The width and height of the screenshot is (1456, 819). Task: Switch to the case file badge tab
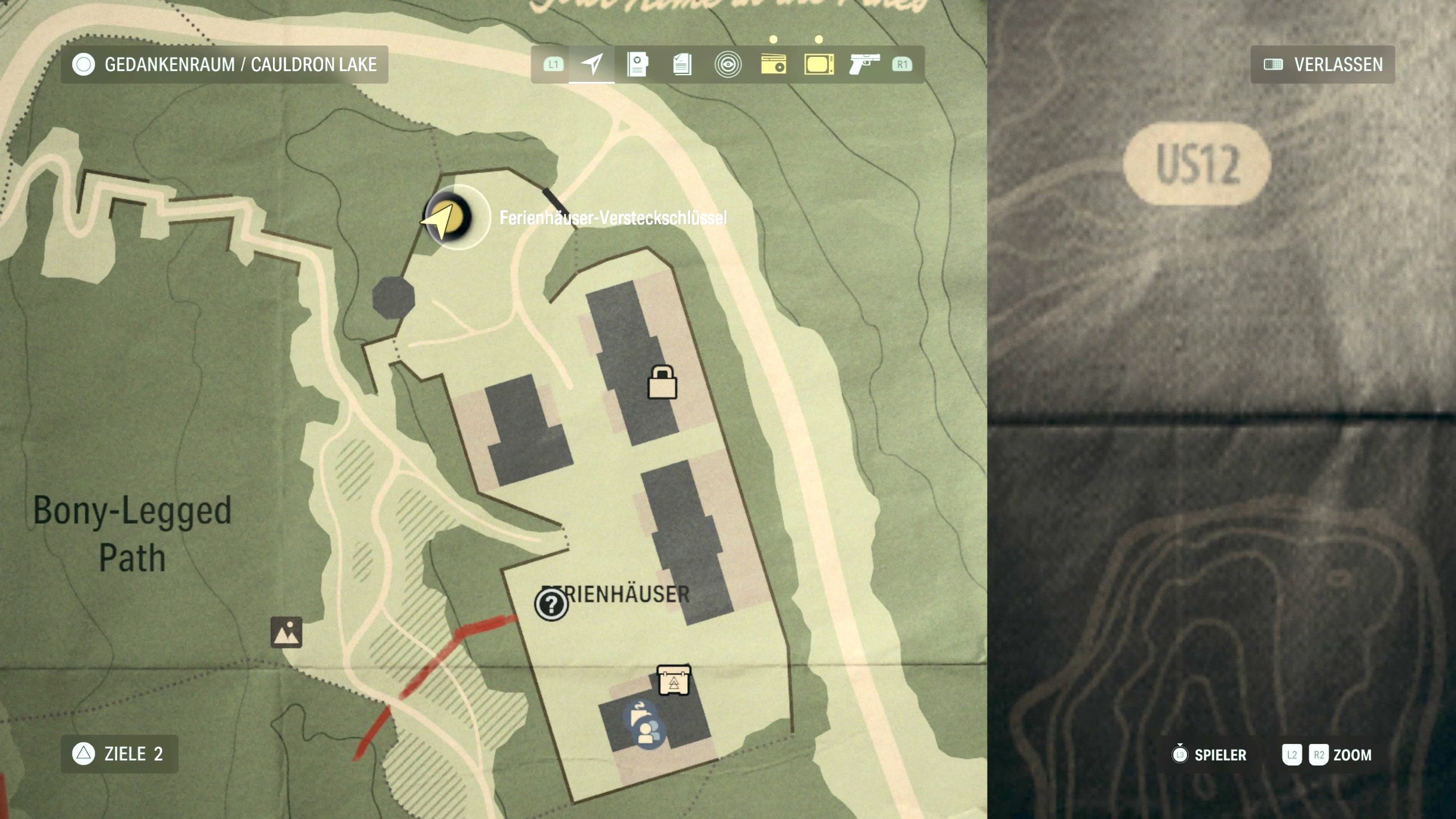637,64
